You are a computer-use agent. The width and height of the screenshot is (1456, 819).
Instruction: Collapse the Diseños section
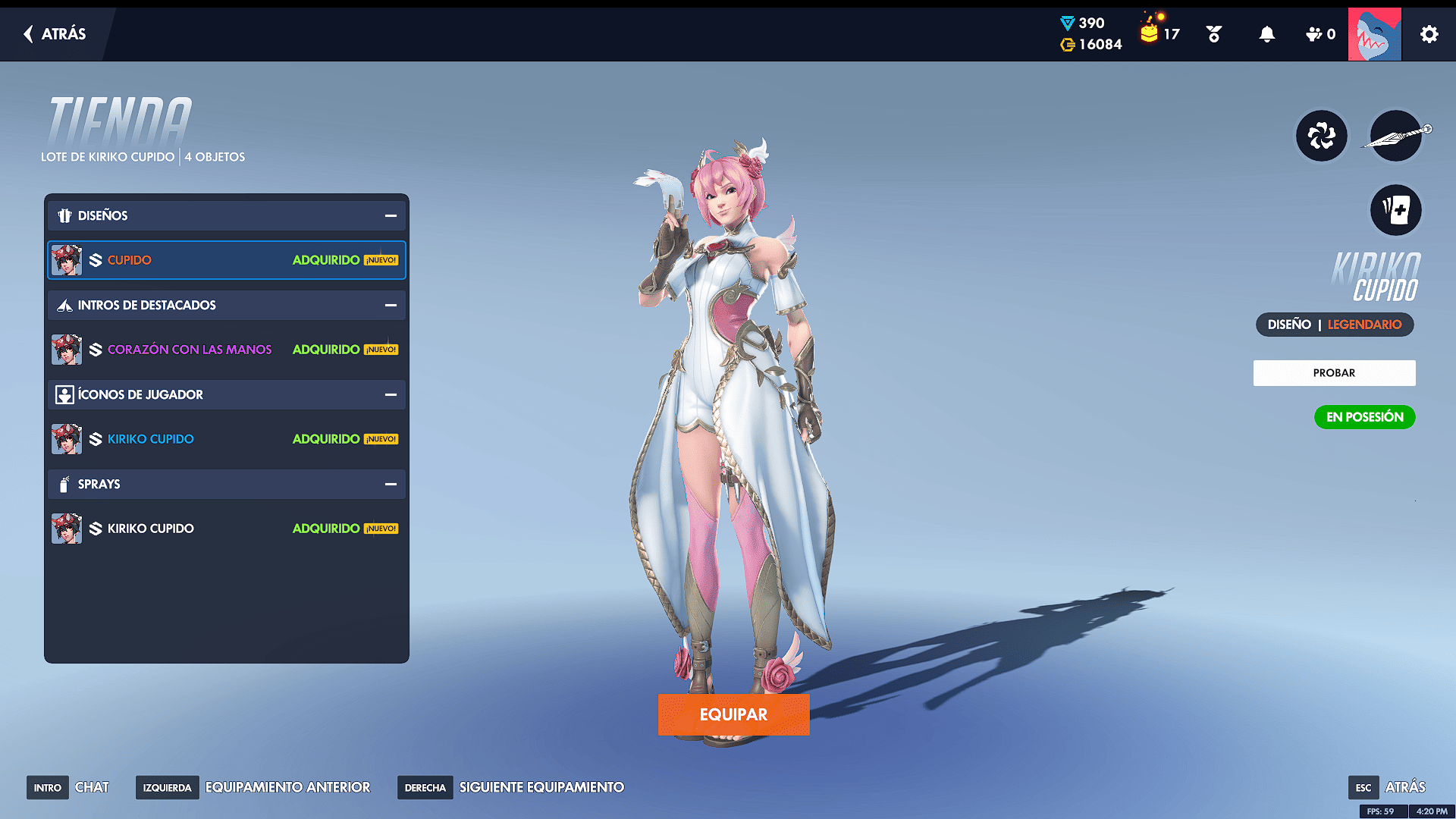click(x=391, y=216)
